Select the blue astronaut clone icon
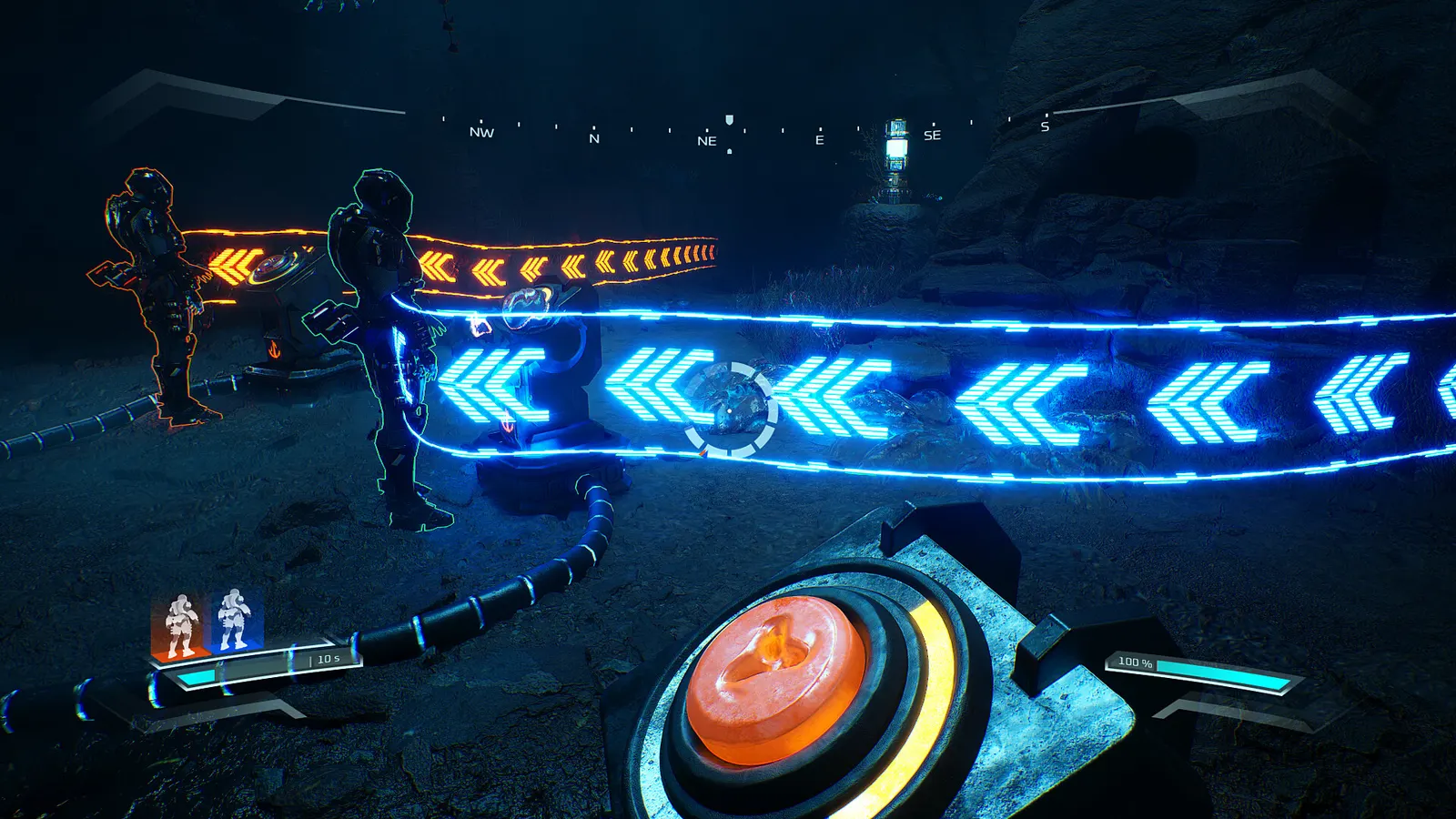Image resolution: width=1456 pixels, height=819 pixels. [x=235, y=621]
